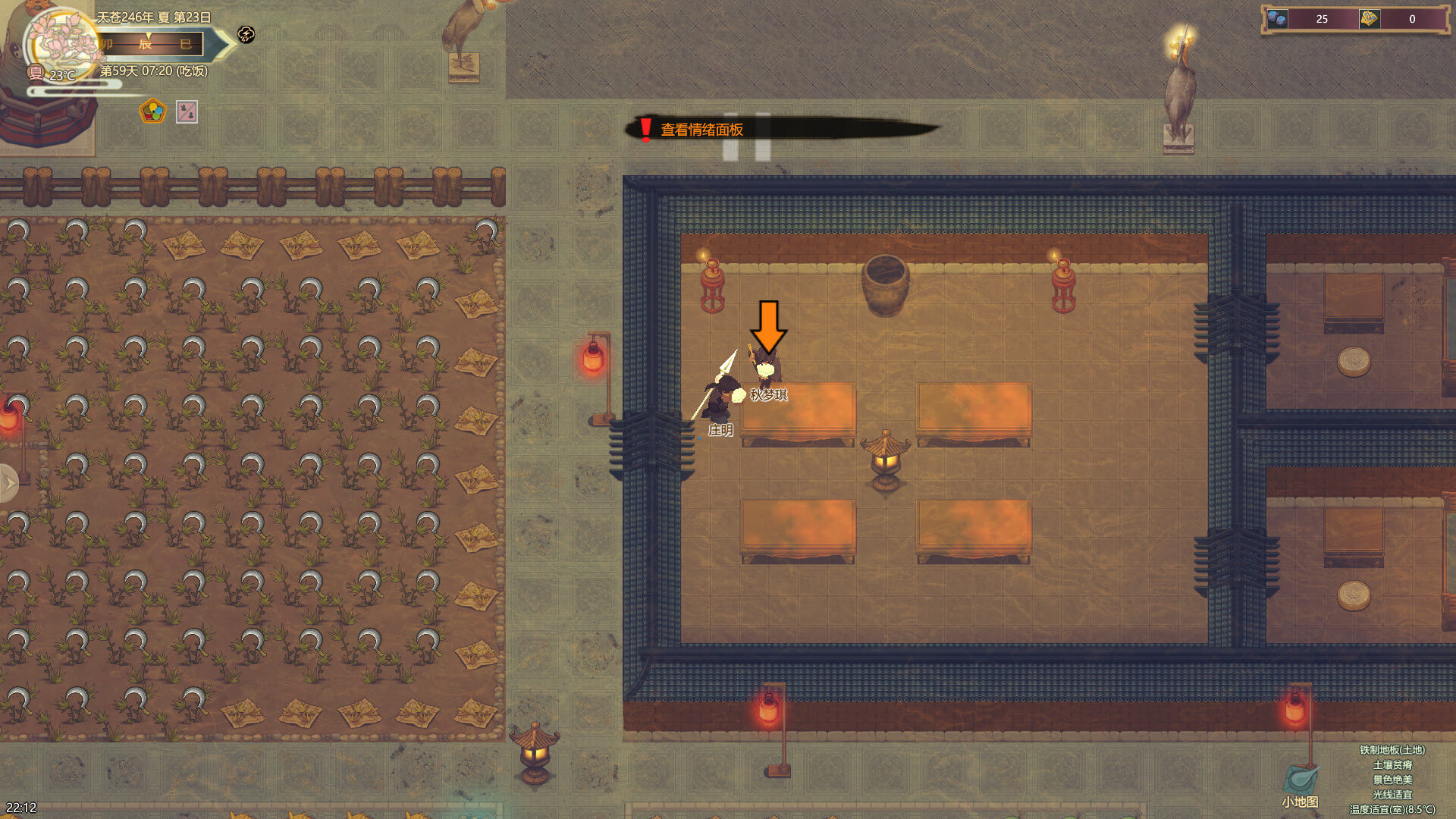
Task: Click the storm cloud weather icon
Action: click(246, 34)
